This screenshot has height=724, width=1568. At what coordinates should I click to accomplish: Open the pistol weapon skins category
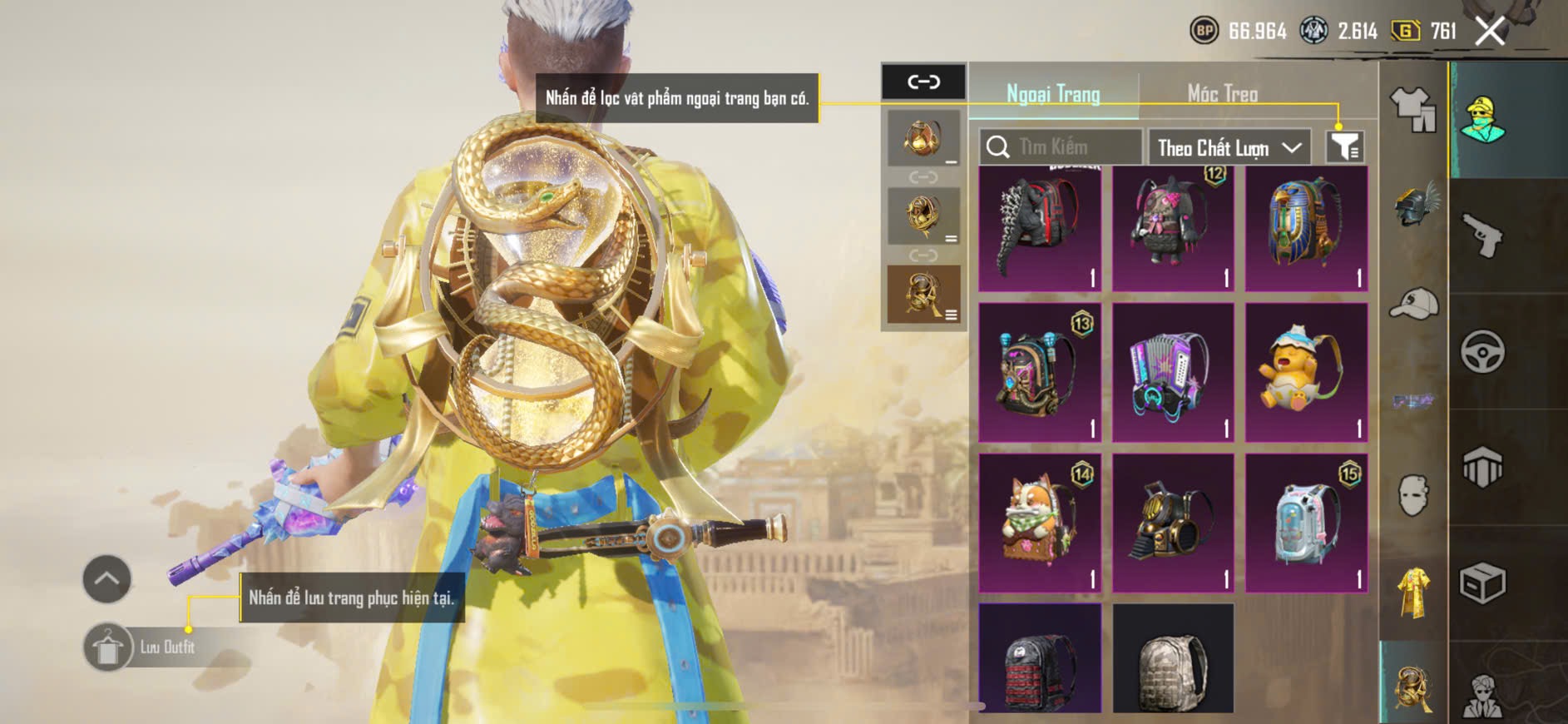click(1482, 235)
